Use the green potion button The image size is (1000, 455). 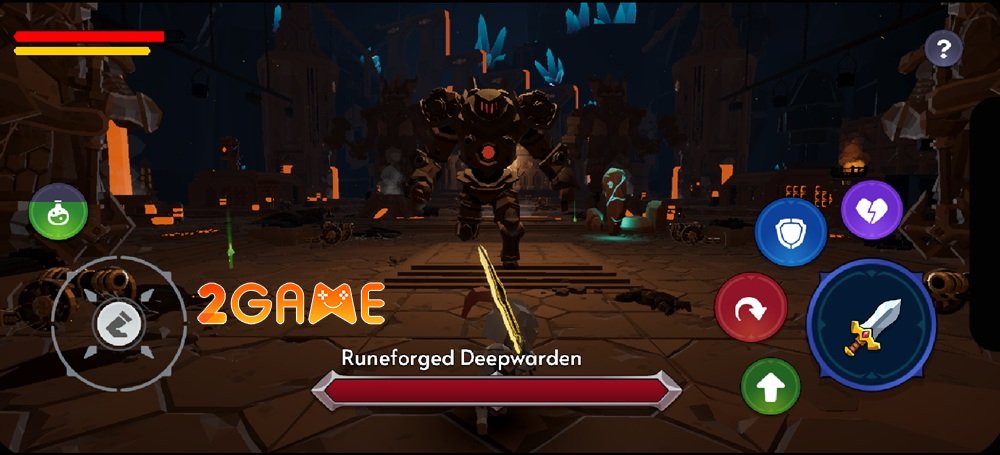pos(58,211)
